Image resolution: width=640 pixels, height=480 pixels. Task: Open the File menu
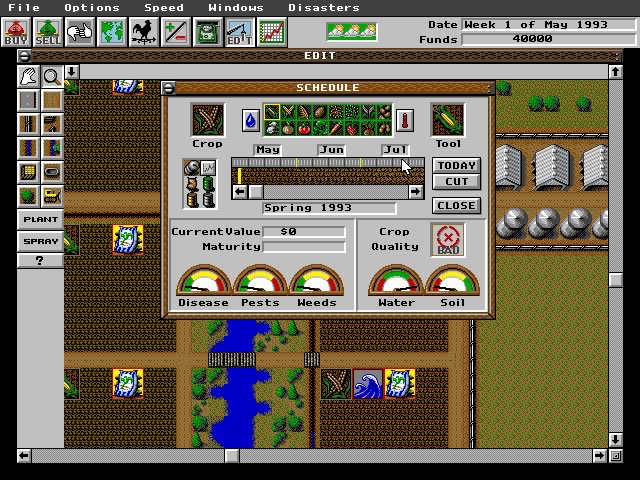[x=24, y=8]
